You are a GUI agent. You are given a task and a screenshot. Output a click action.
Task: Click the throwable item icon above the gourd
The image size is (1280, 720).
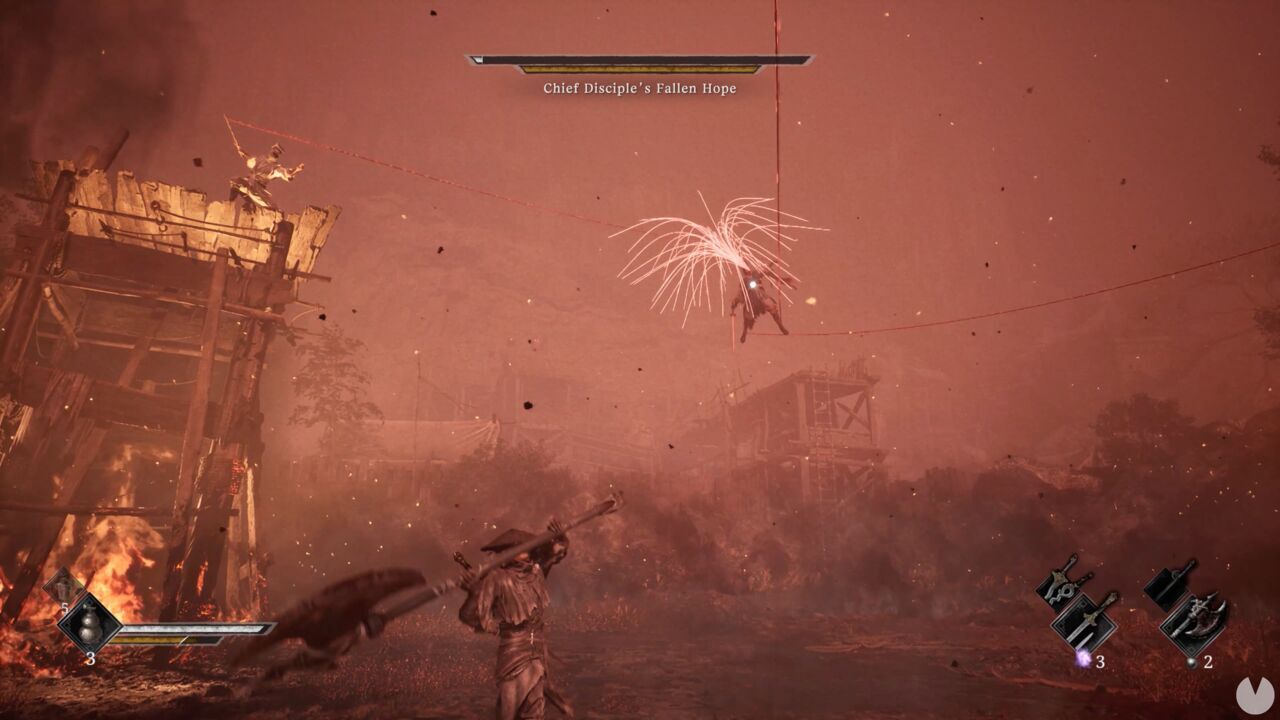63,589
